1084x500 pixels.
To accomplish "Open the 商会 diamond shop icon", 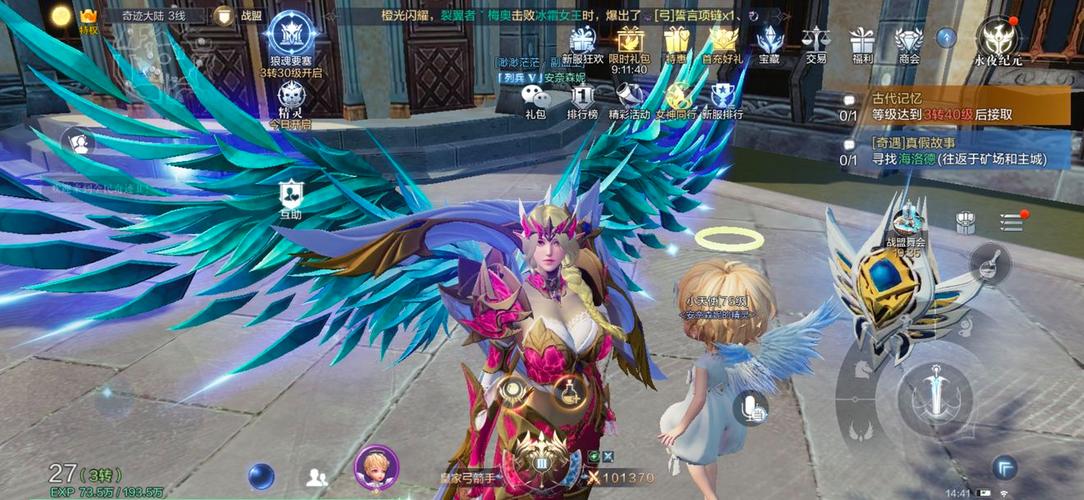I will 908,42.
